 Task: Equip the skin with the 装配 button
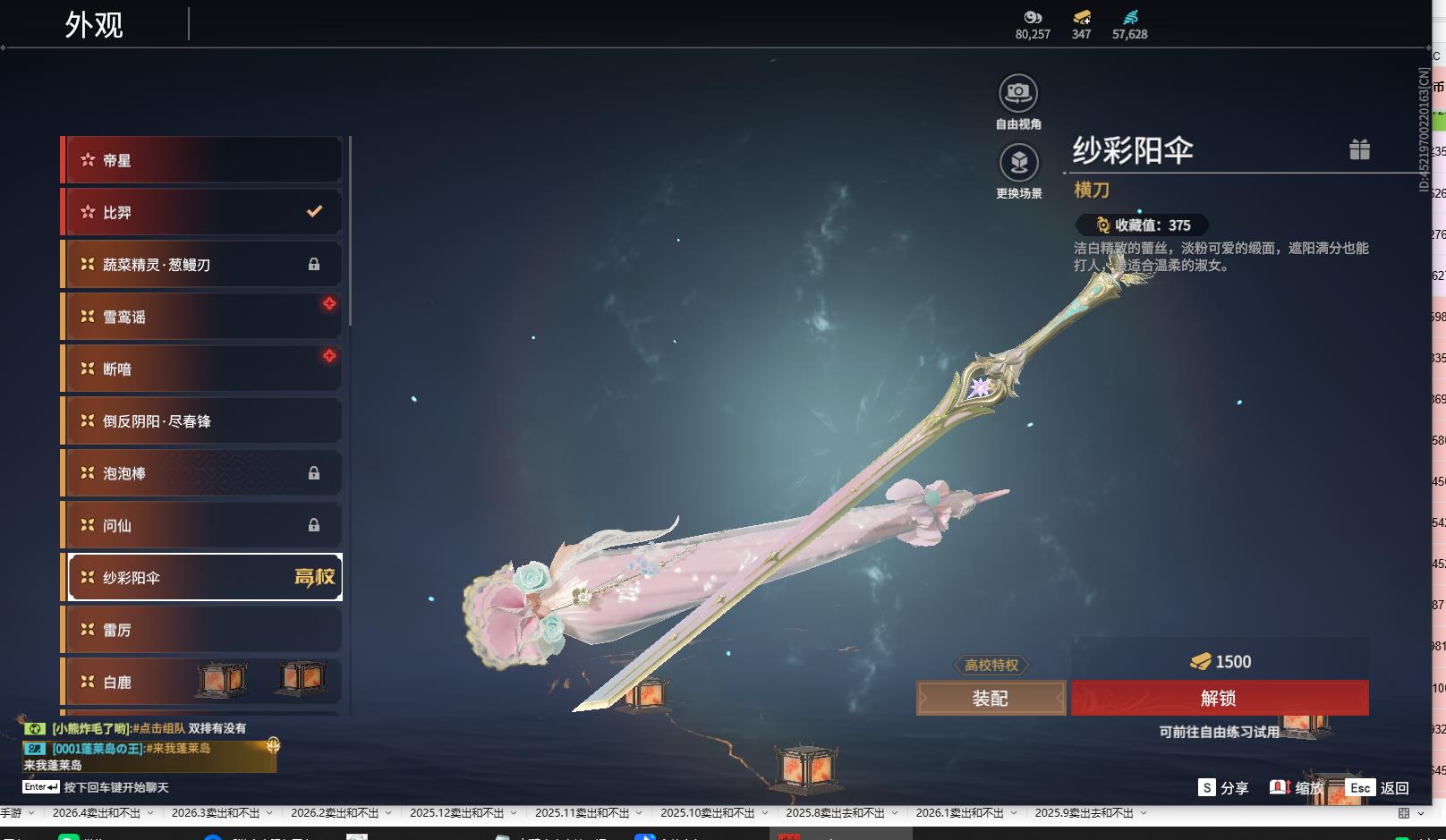click(991, 698)
